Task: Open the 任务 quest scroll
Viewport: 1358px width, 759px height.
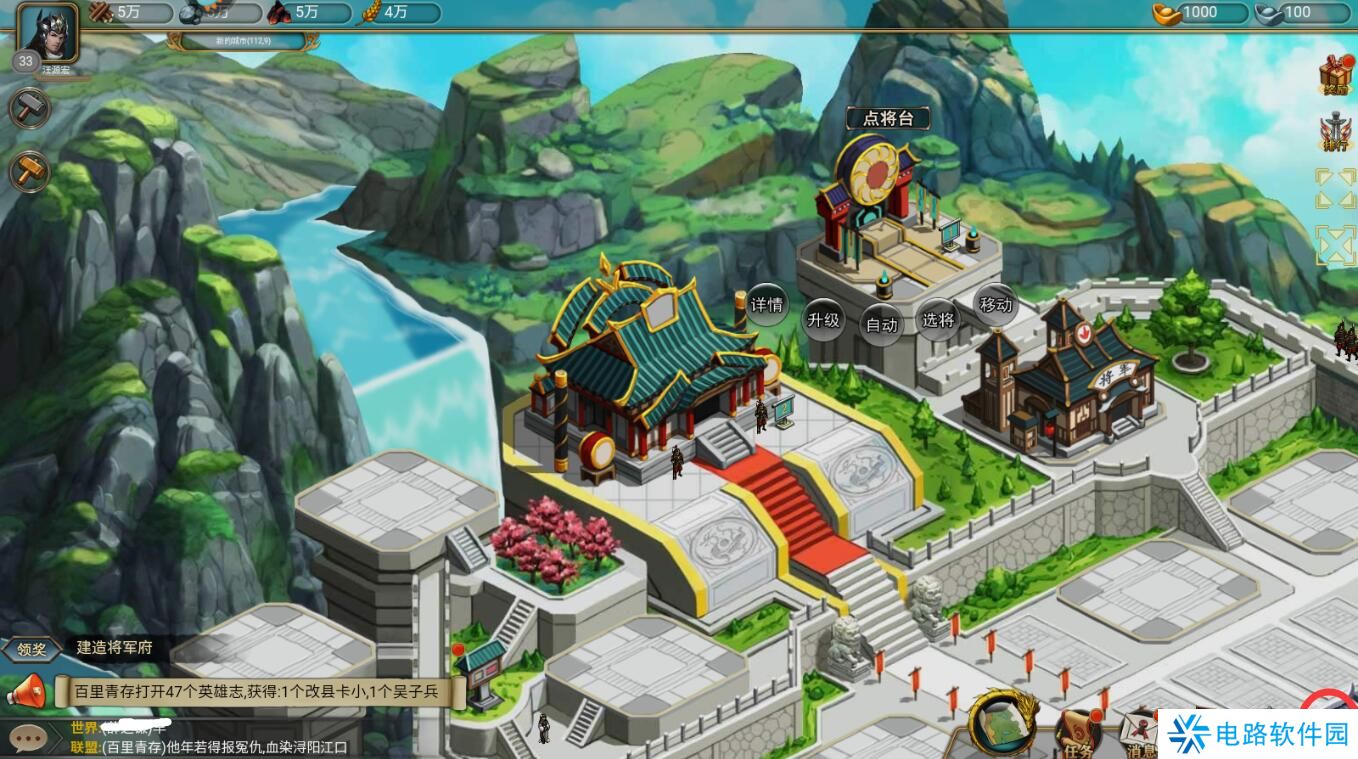Action: coord(1078,733)
